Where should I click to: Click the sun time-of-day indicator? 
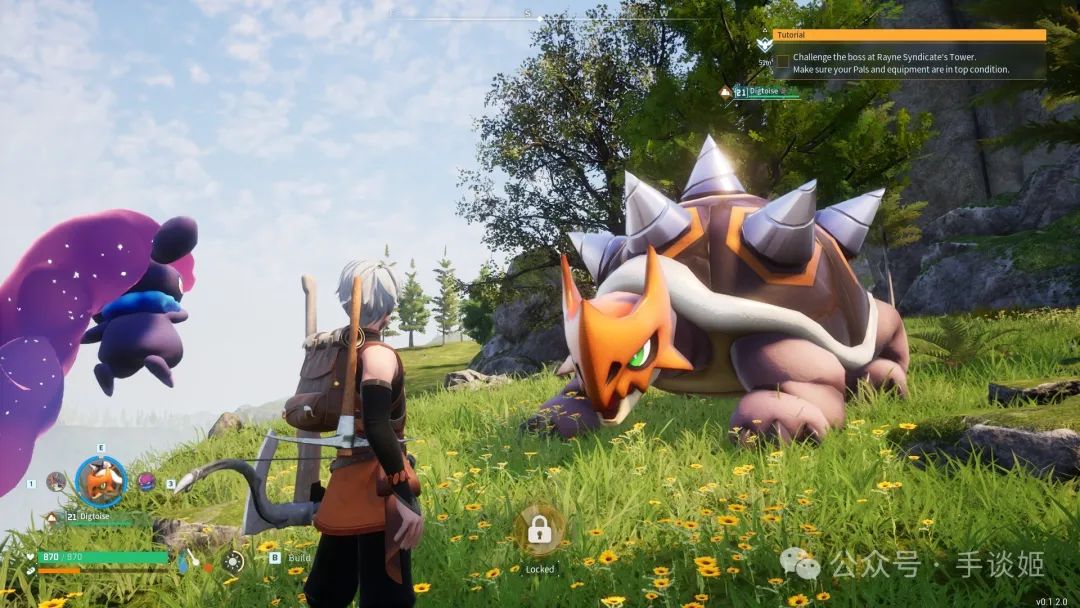tap(233, 561)
